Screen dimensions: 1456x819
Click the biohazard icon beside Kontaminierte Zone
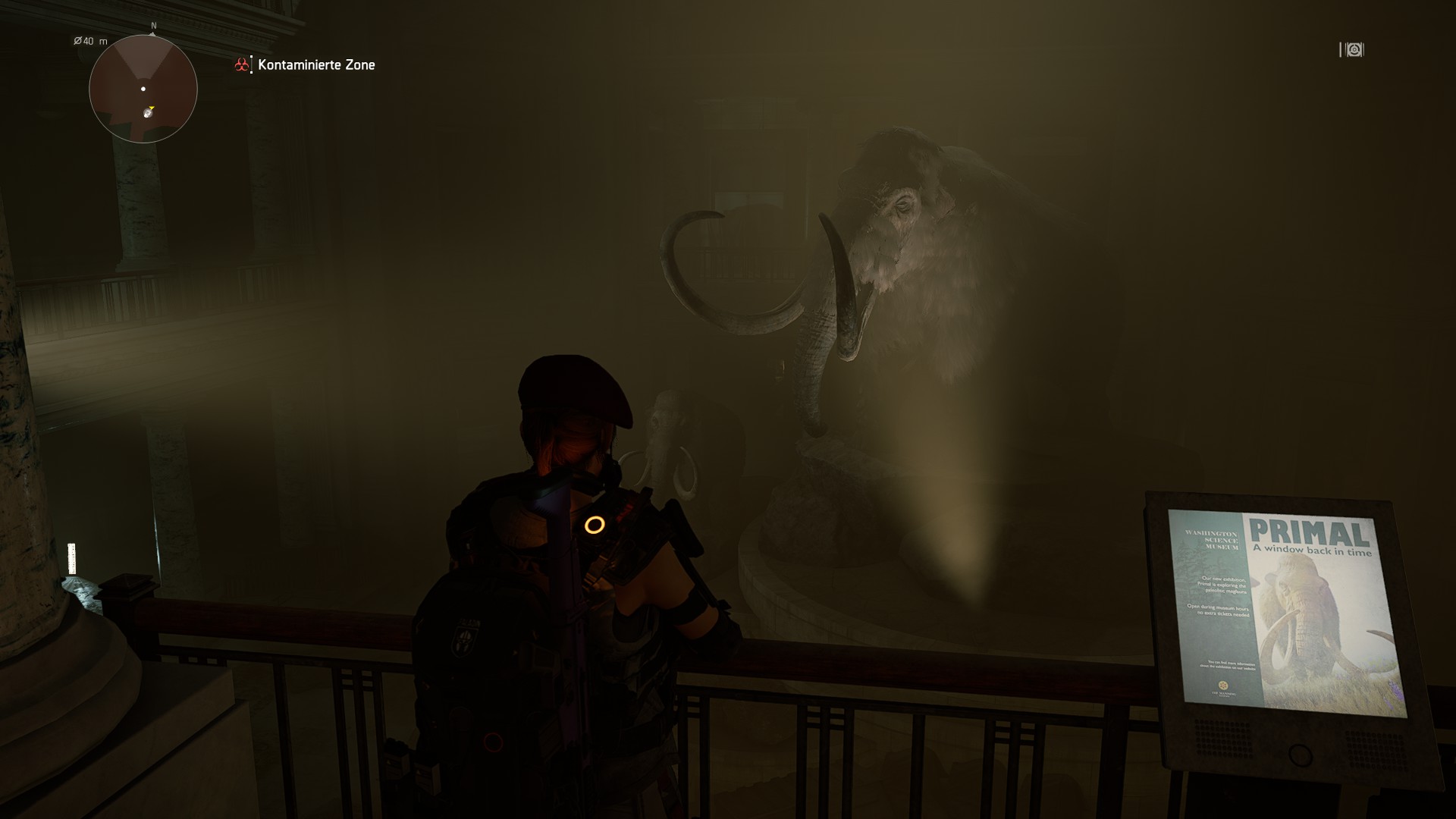241,64
